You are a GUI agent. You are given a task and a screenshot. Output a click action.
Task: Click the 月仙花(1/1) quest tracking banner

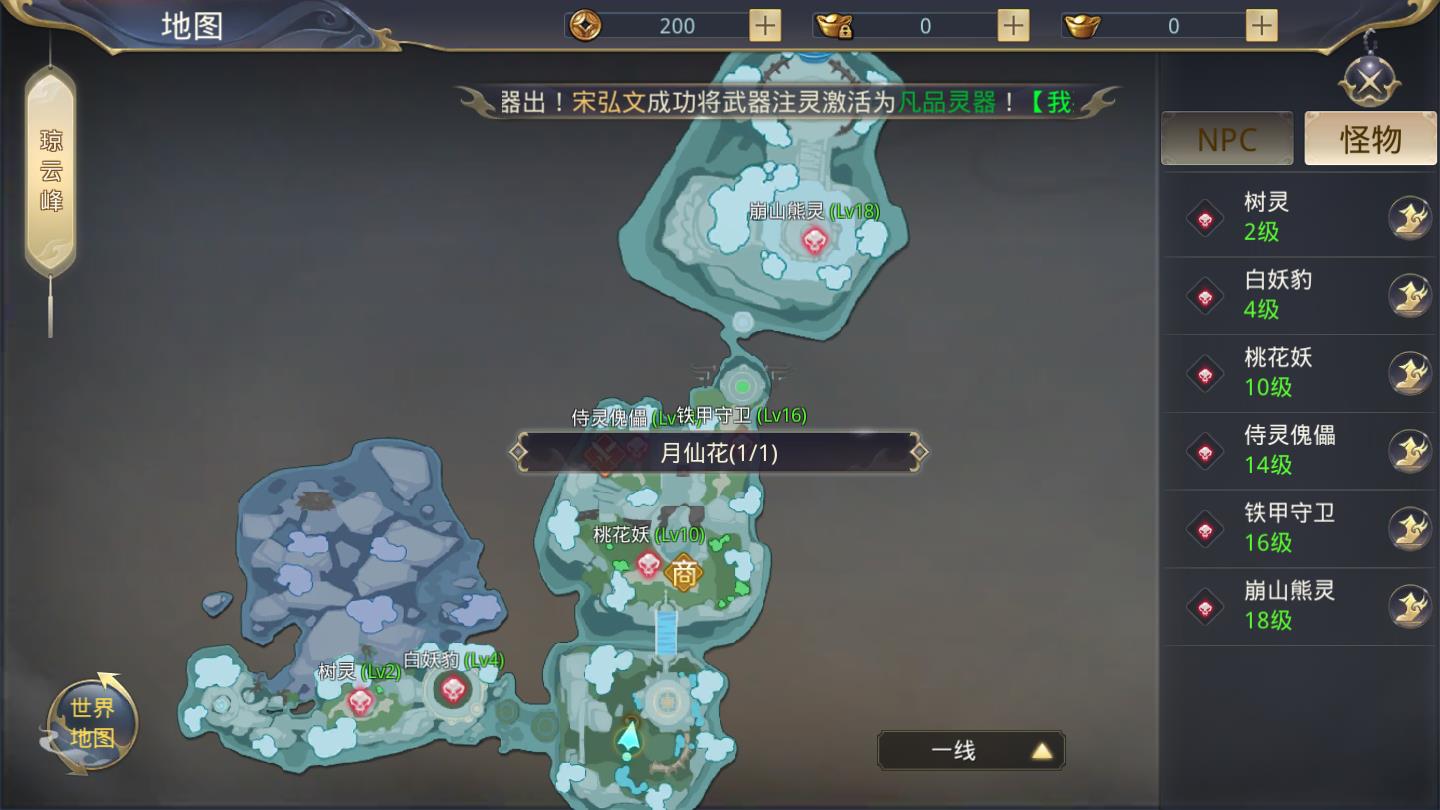pyautogui.click(x=718, y=451)
